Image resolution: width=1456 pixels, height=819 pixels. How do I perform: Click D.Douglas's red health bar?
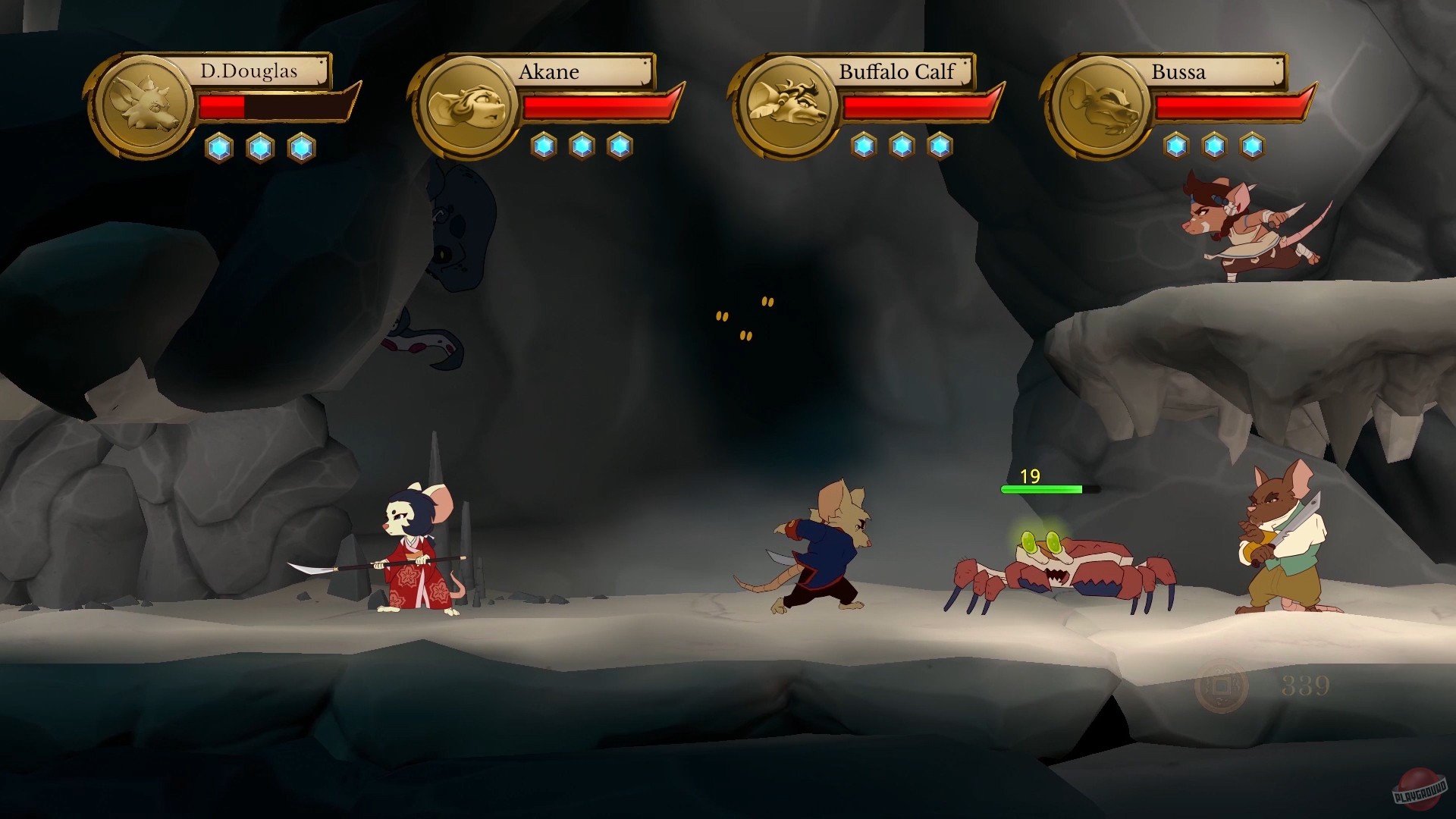click(x=221, y=107)
